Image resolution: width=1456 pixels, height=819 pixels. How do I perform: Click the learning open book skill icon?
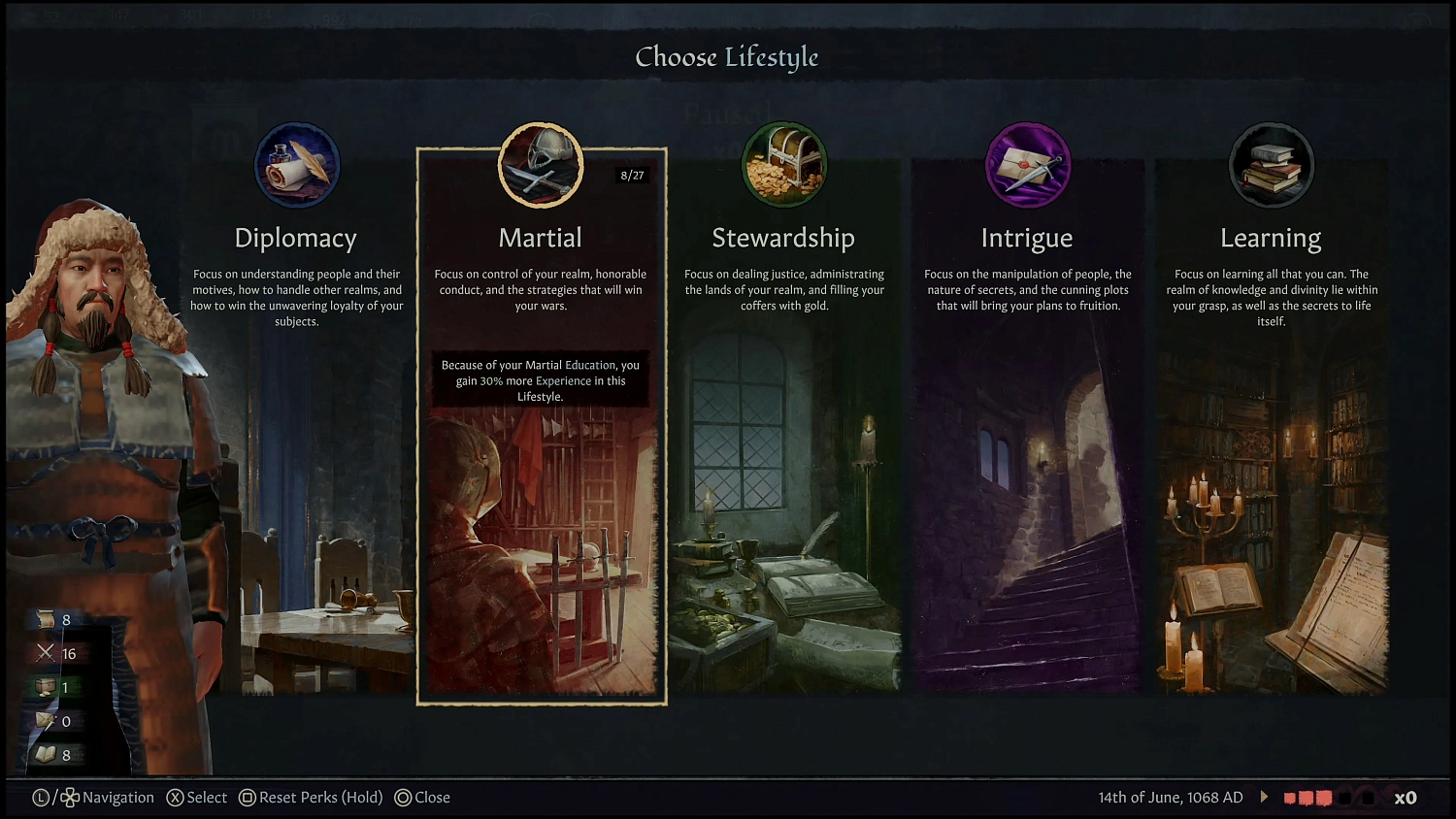click(45, 754)
